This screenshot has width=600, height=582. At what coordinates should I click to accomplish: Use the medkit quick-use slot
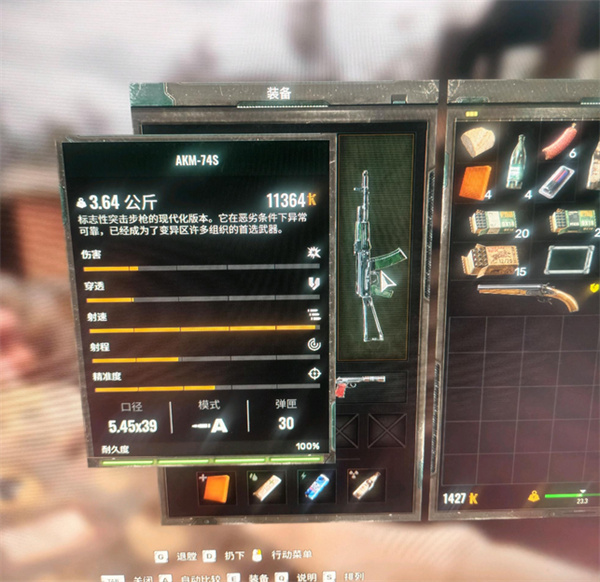coord(215,487)
